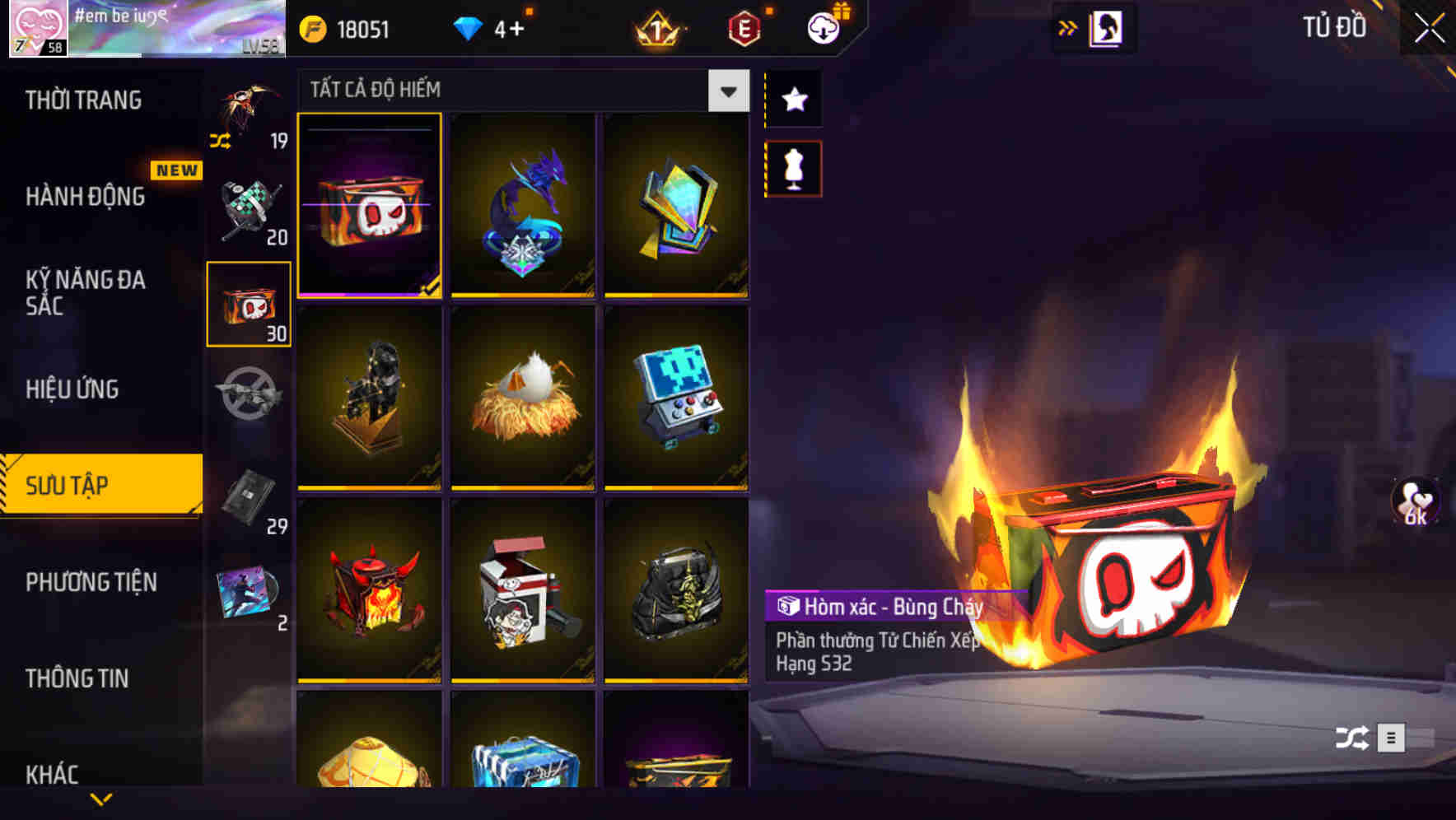The width and height of the screenshot is (1456, 820).
Task: Toggle the mannequin preview display
Action: [793, 168]
